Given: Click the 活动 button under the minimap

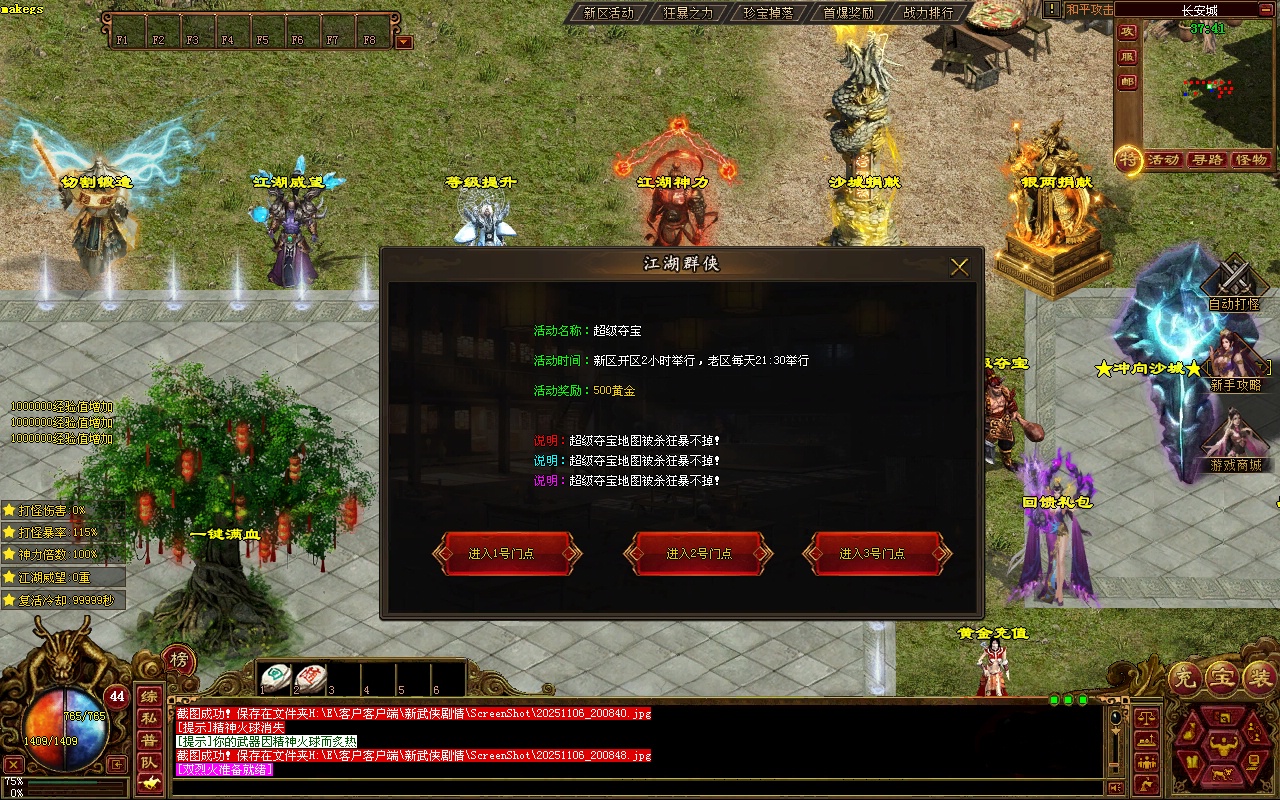Looking at the screenshot, I should (1164, 160).
